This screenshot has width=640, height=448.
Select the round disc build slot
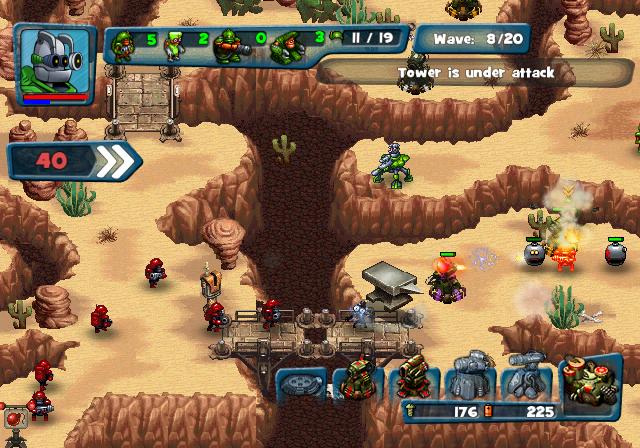299,382
